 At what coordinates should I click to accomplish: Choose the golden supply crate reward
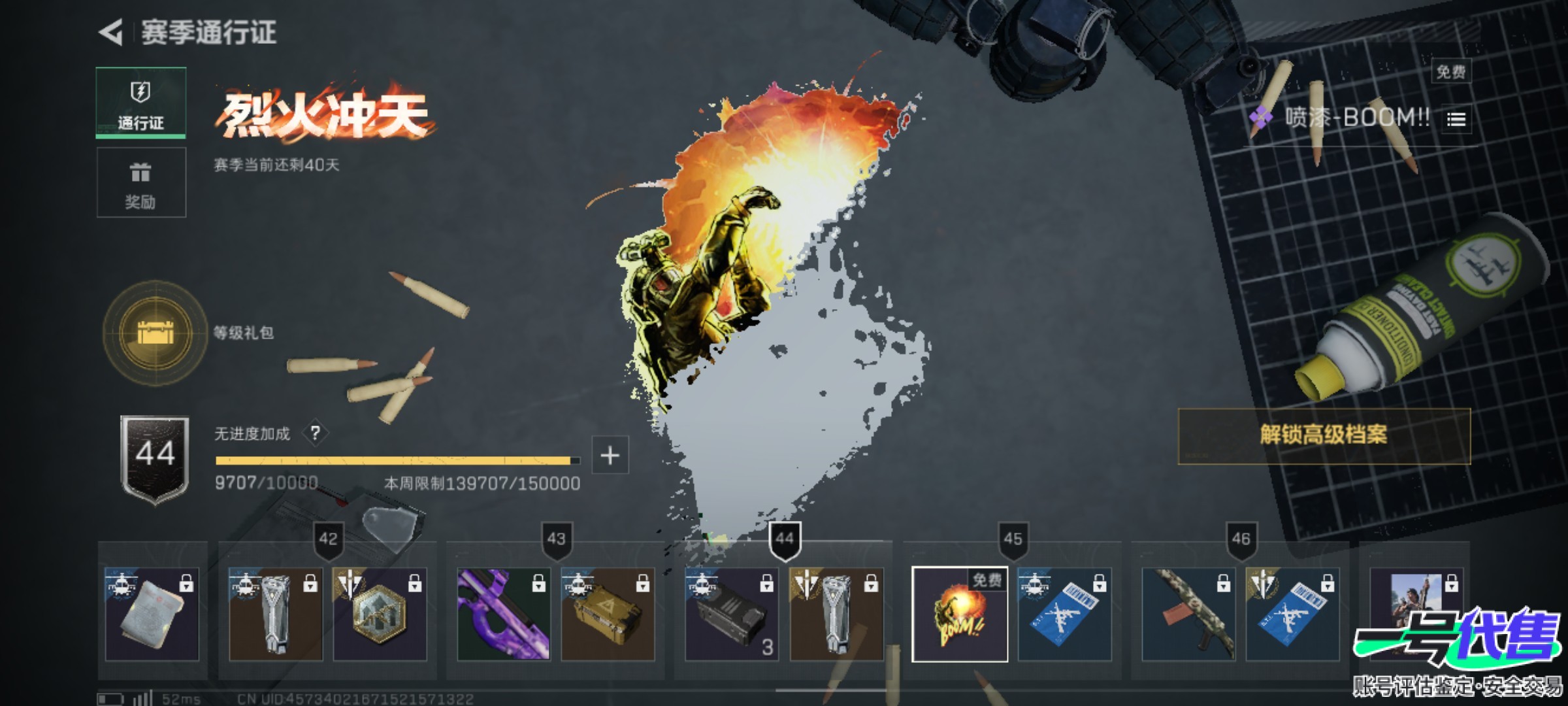coord(608,614)
